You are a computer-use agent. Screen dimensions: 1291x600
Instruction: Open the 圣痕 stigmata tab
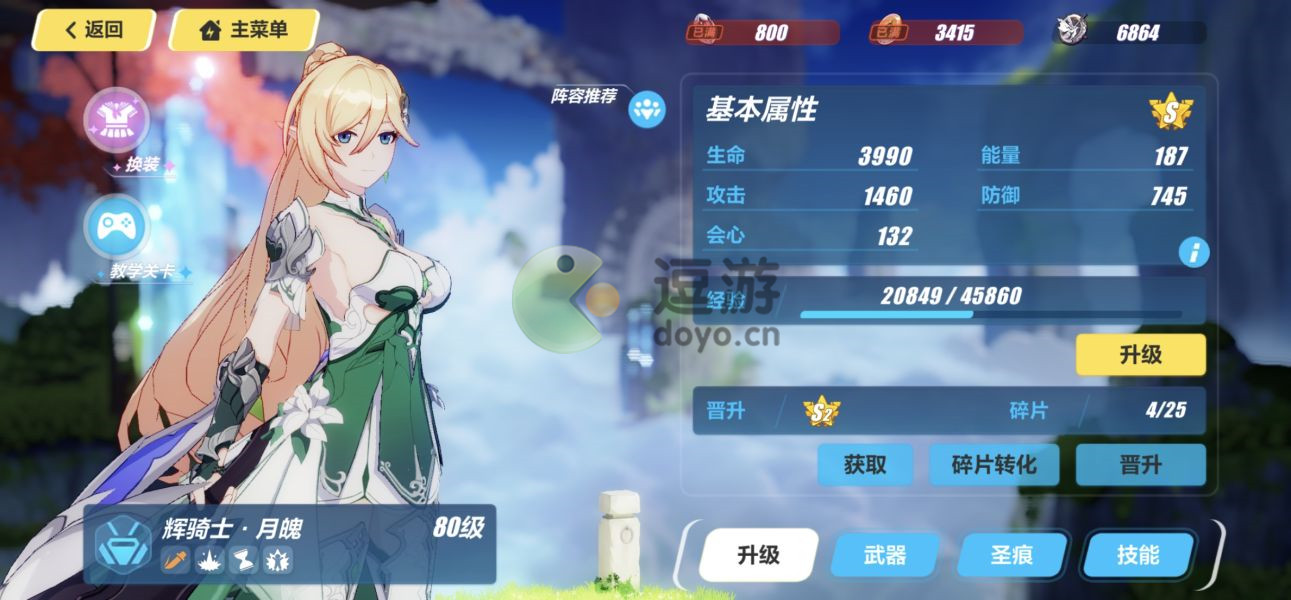(x=1011, y=555)
